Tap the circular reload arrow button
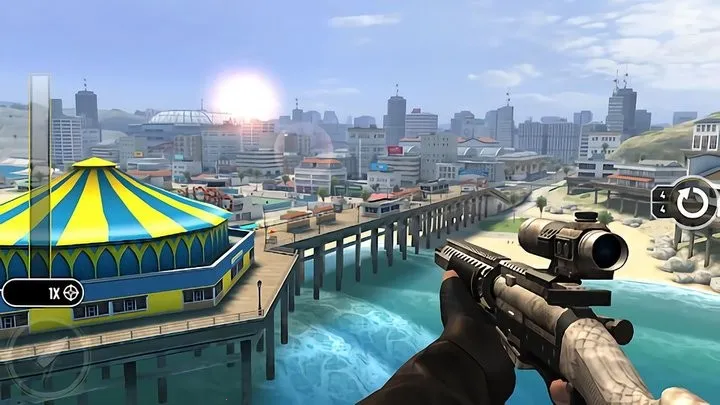 click(689, 203)
